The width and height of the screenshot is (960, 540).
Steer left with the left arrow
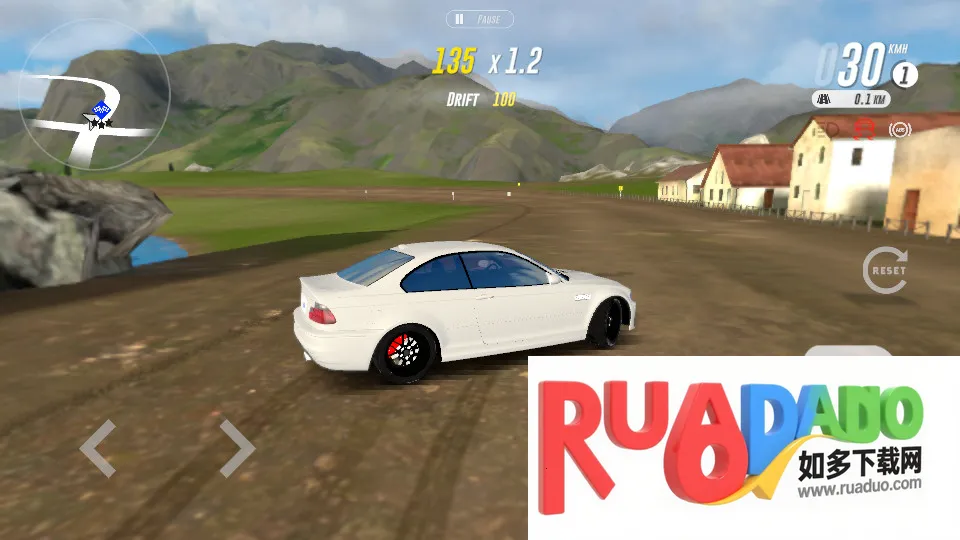(x=98, y=448)
